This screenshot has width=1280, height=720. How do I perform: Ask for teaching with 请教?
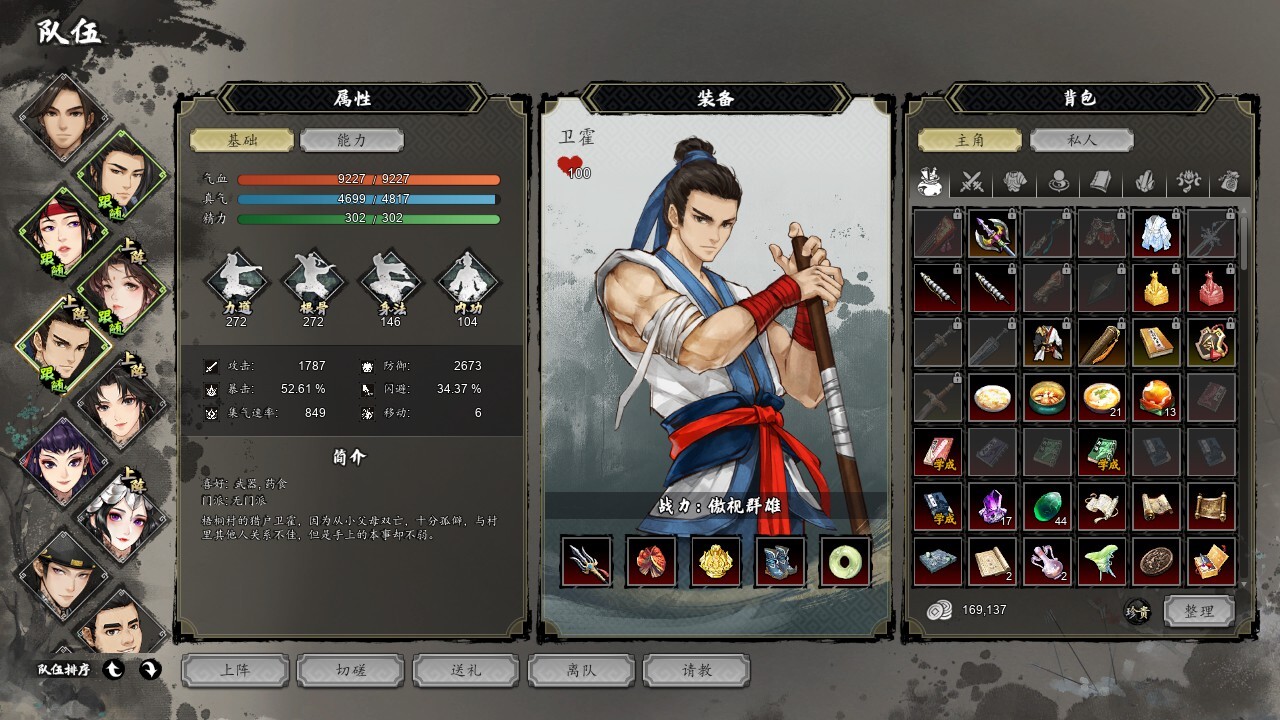coord(697,670)
